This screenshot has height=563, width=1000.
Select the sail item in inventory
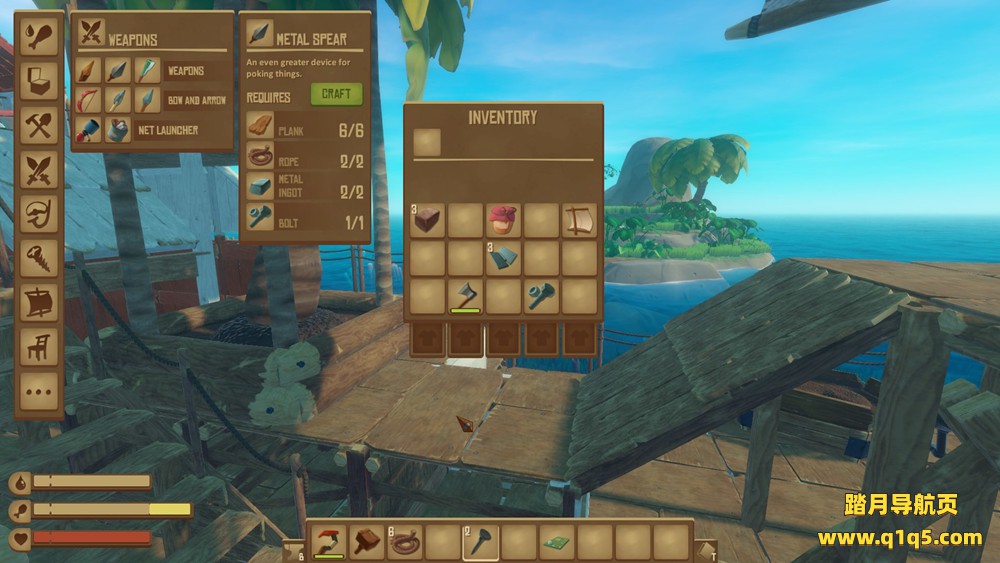(578, 220)
